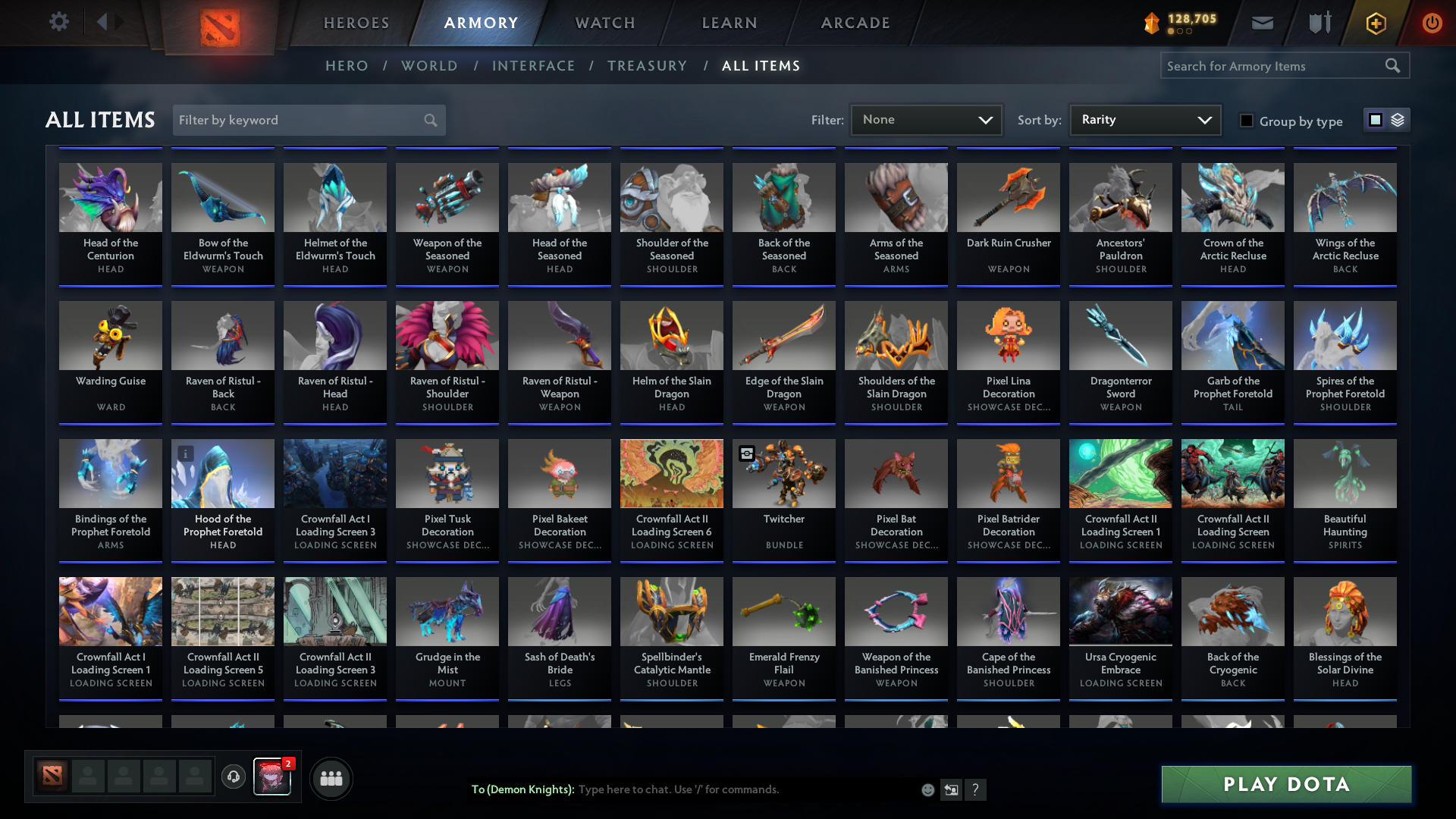Switch to the WATCH tab
The image size is (1456, 819).
[x=604, y=23]
